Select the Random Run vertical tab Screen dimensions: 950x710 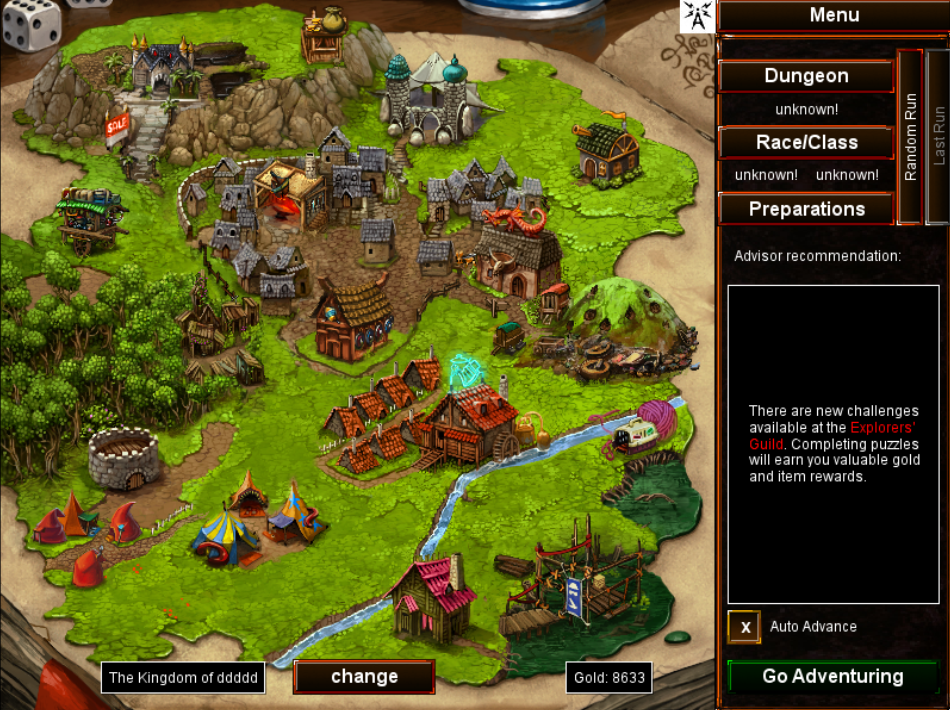[910, 137]
